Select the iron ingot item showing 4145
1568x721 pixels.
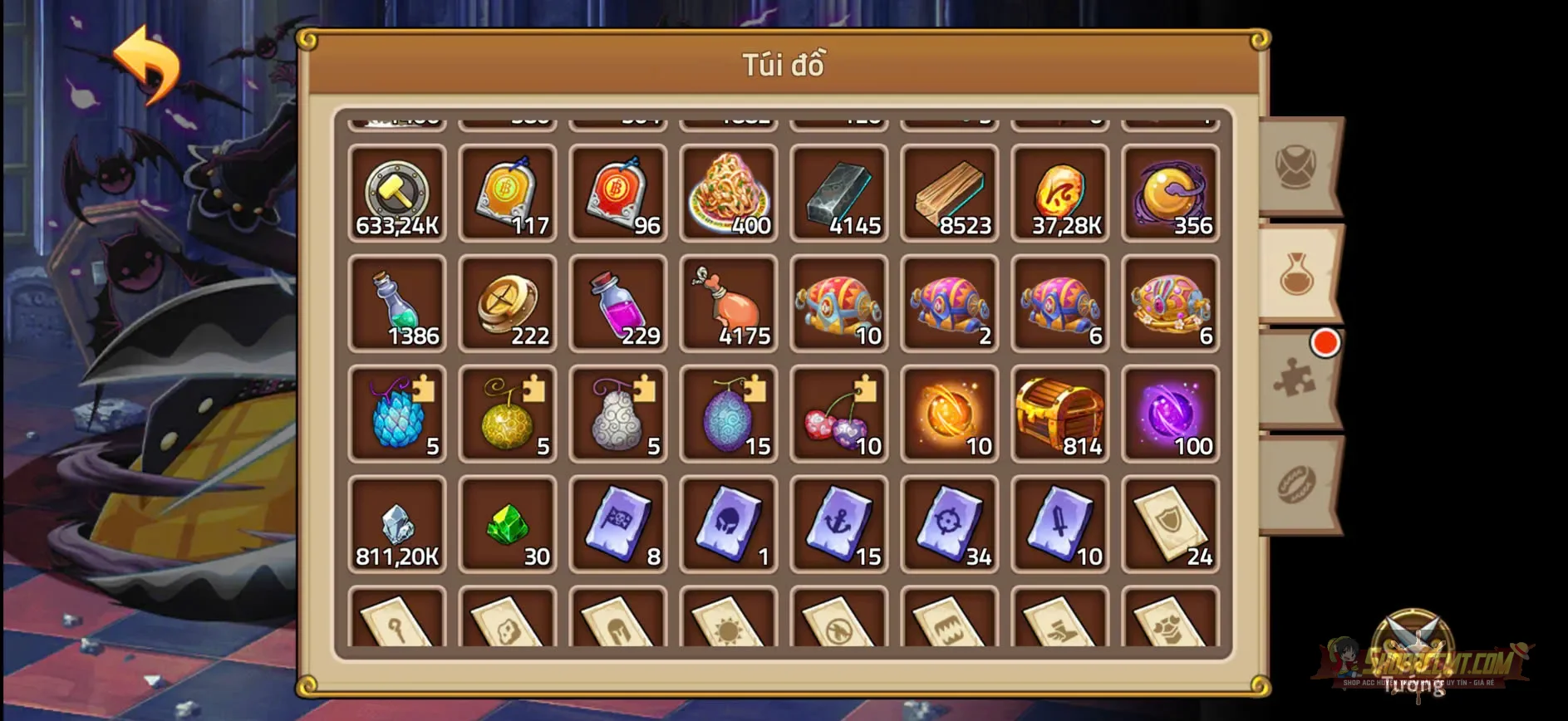[x=839, y=193]
